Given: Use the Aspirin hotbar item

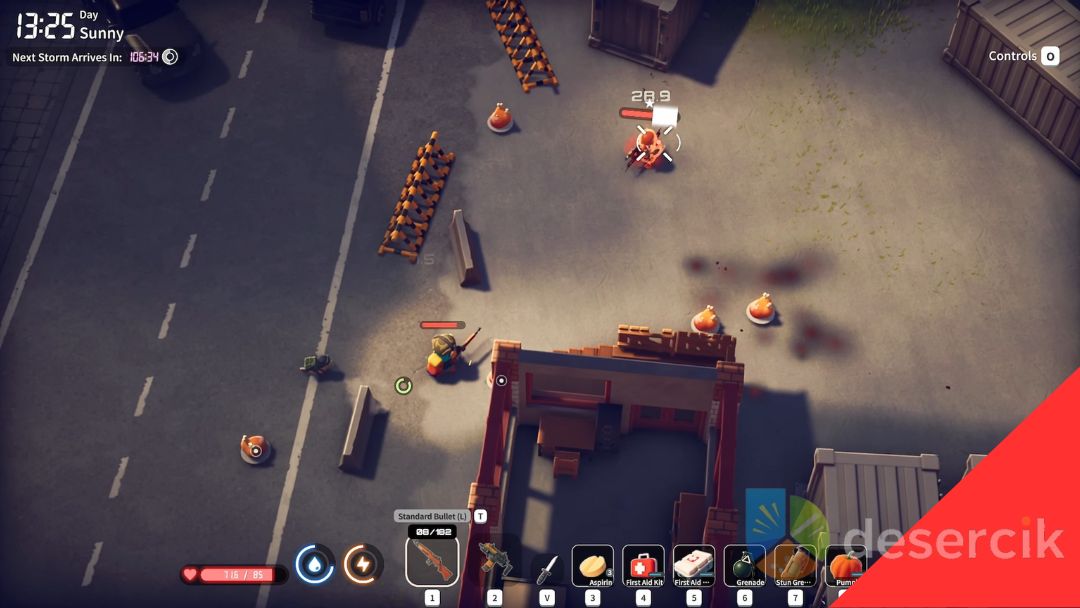Looking at the screenshot, I should [x=593, y=565].
